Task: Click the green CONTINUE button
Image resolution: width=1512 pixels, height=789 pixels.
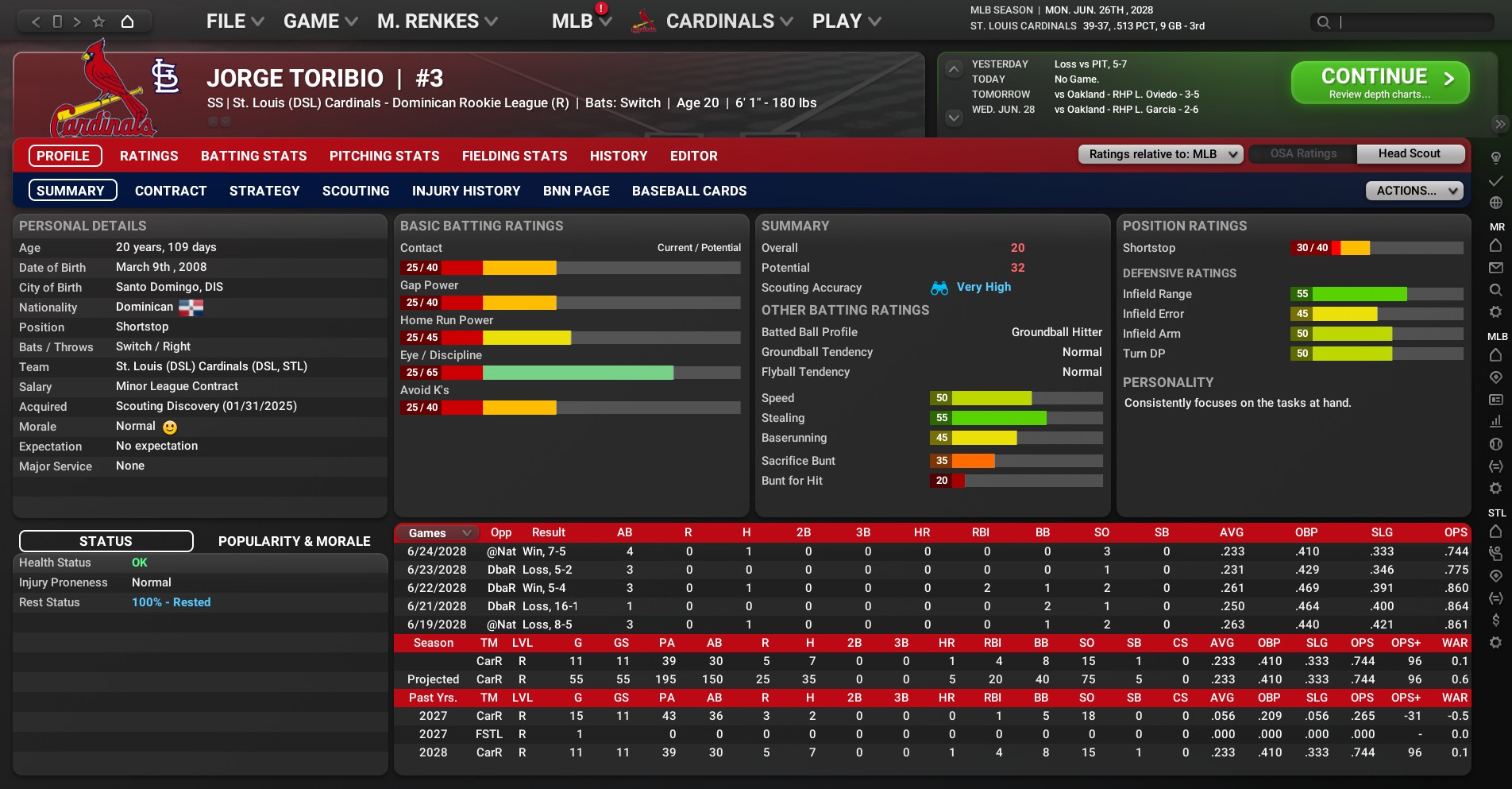Action: [x=1379, y=83]
